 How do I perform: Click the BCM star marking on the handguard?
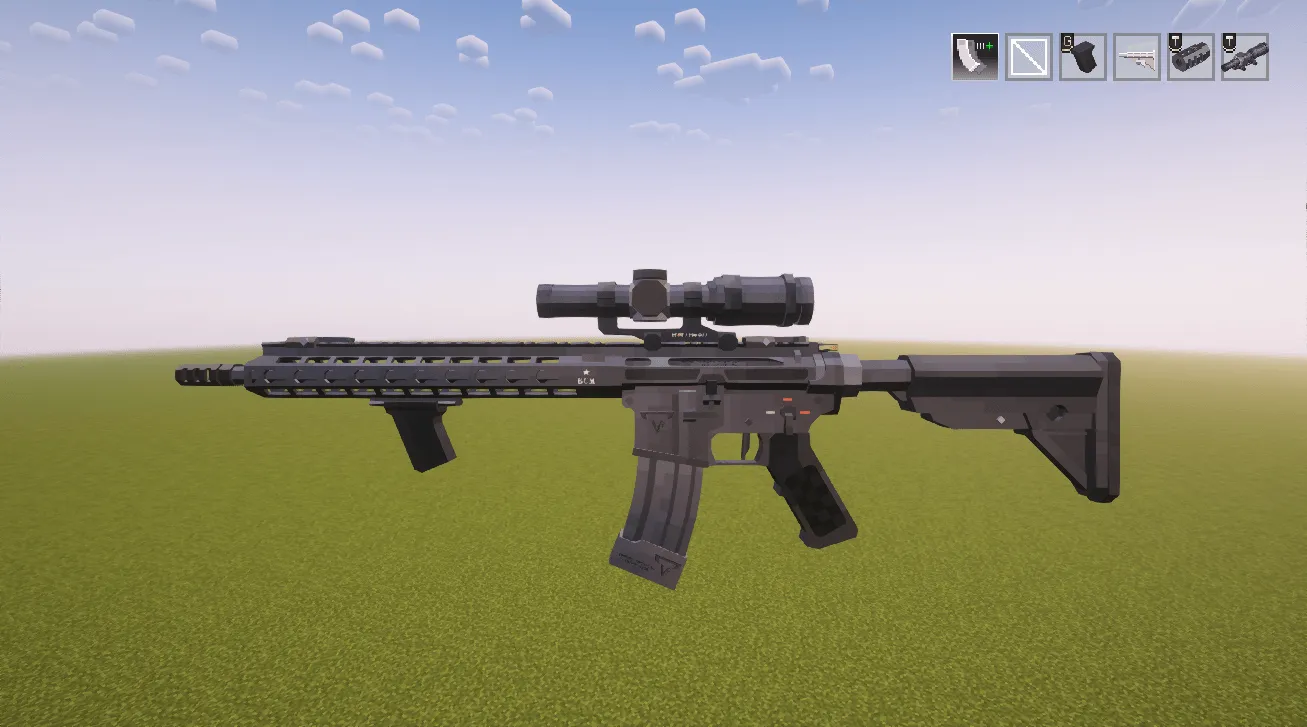pos(585,378)
